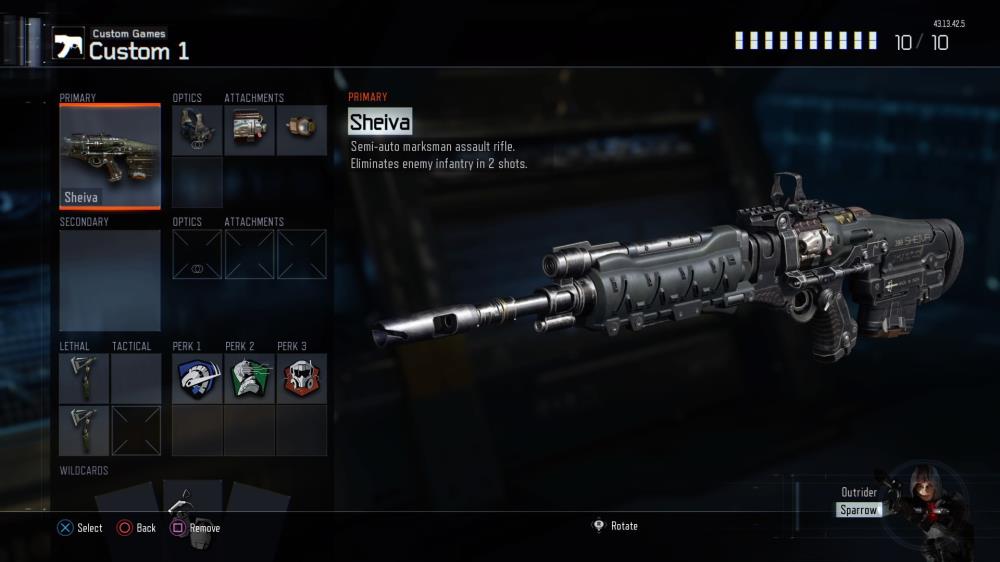
Task: Select the bottom lethal combat axe slot
Action: (84, 431)
